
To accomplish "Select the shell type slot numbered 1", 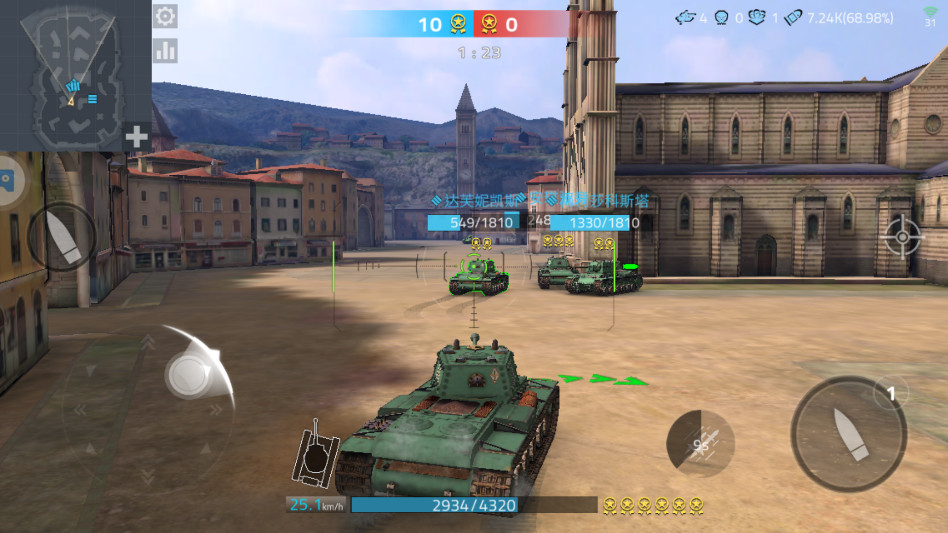I will tap(891, 394).
